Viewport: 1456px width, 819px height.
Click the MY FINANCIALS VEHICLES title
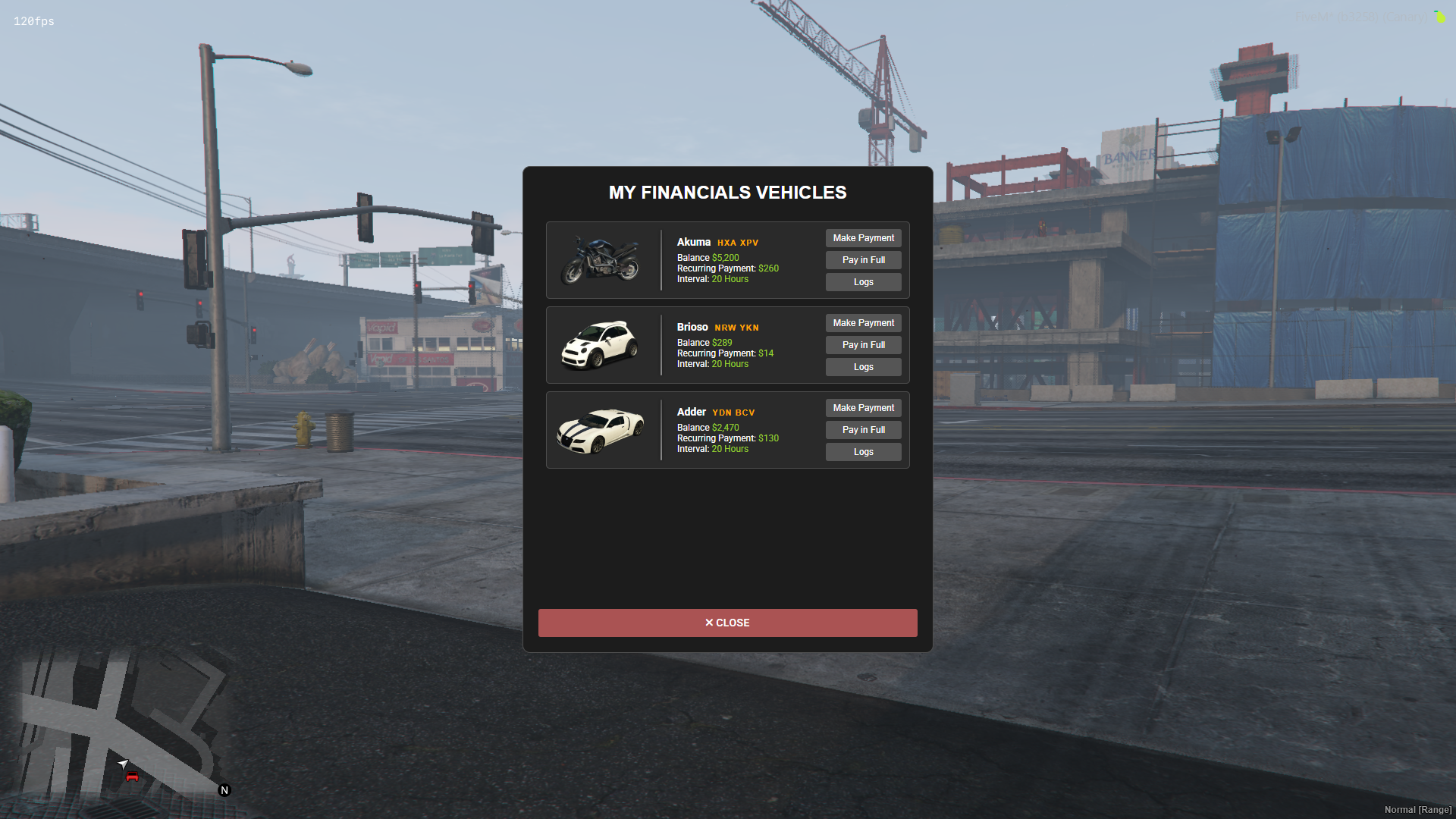coord(727,193)
